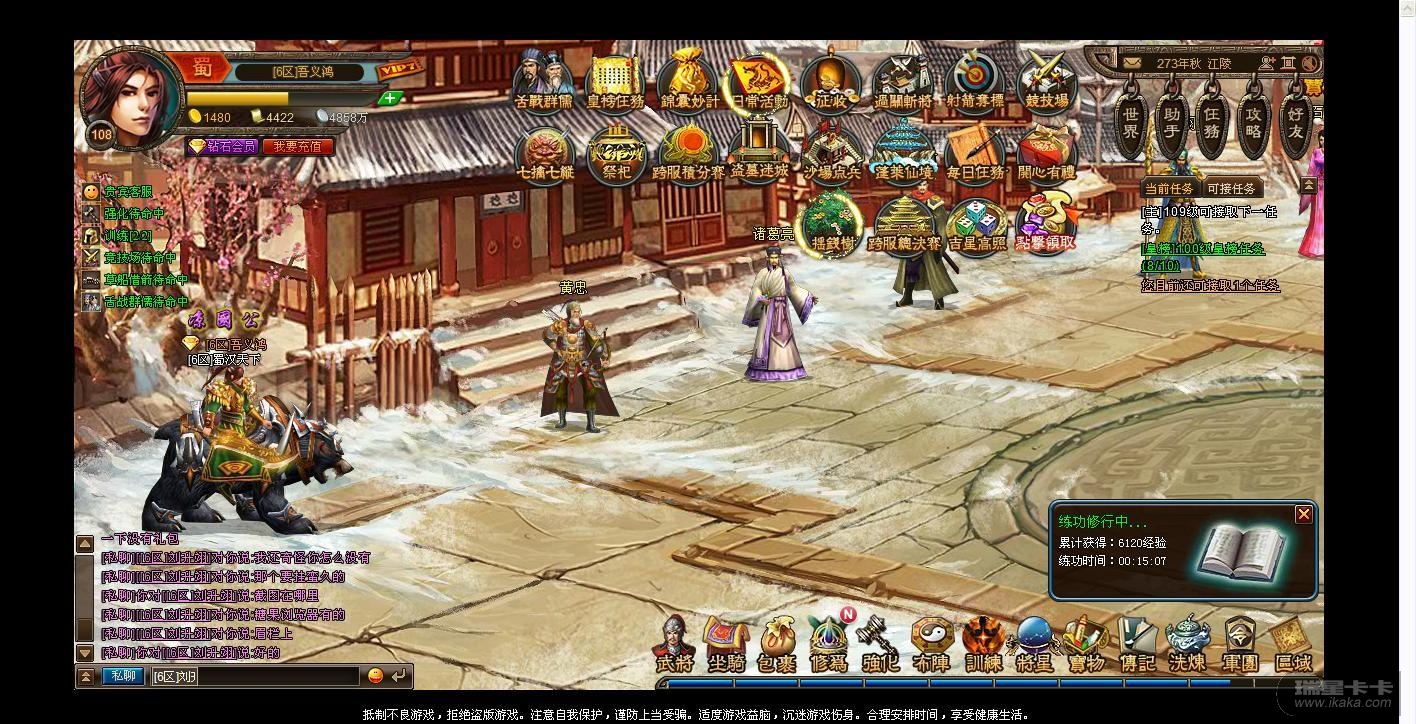
Task: Open the chat emoji smiley picker
Action: tap(376, 676)
